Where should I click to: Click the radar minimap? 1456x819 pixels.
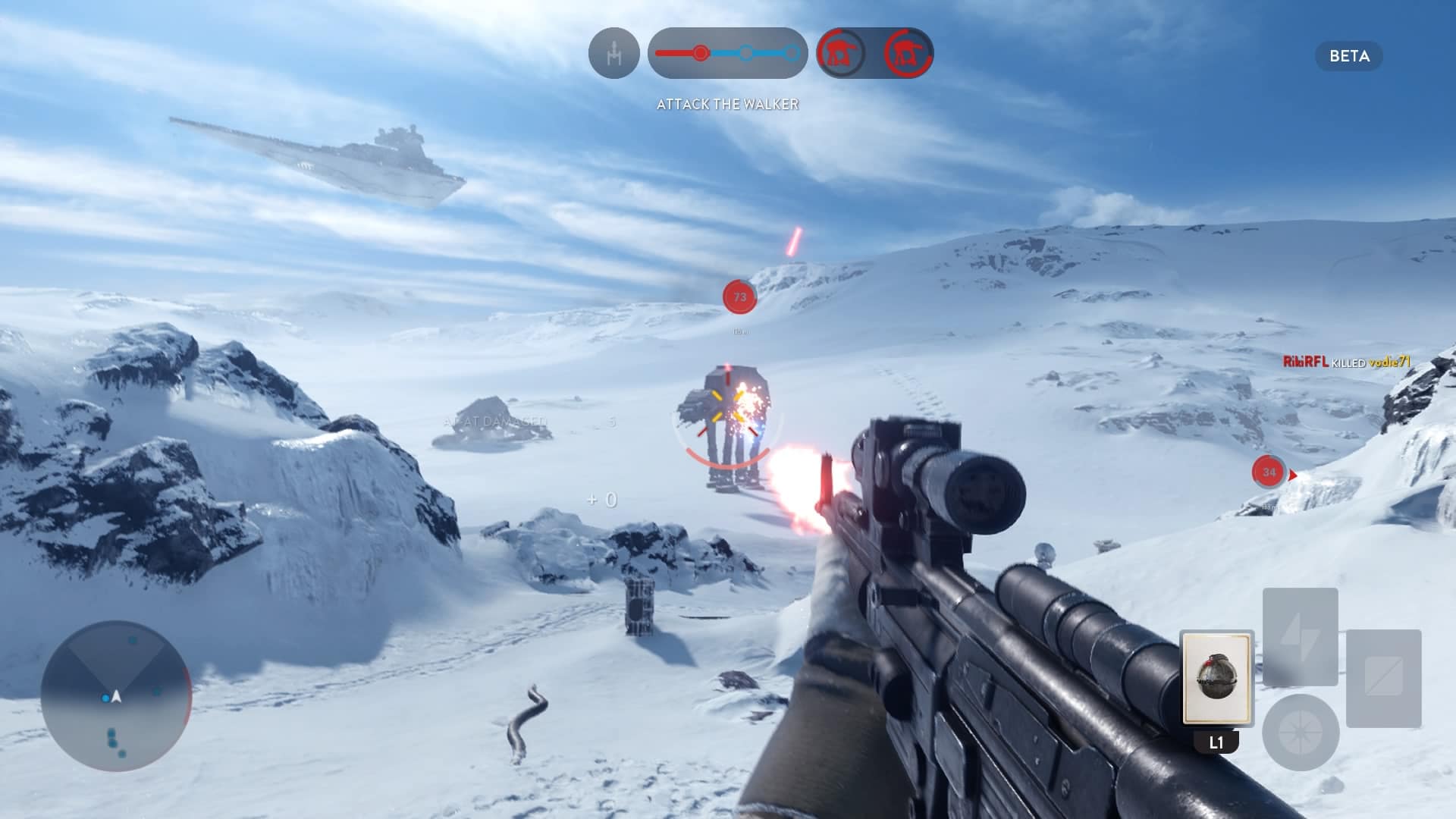pyautogui.click(x=116, y=695)
